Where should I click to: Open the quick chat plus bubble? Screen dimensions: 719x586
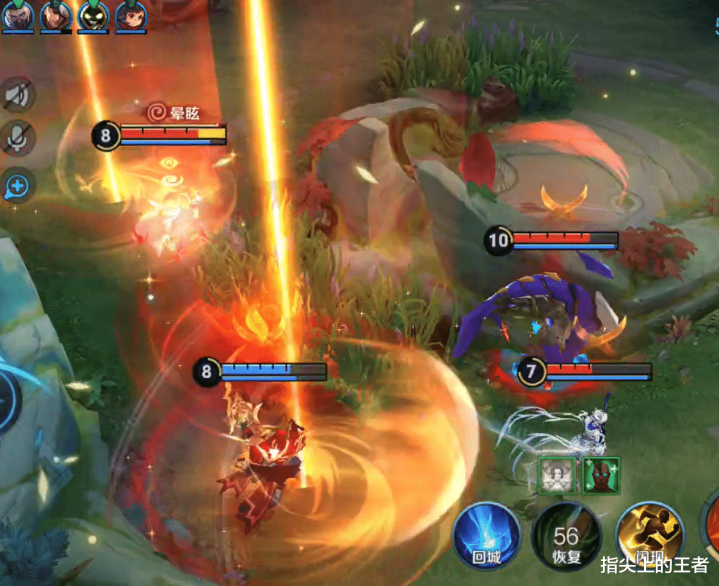tap(17, 184)
